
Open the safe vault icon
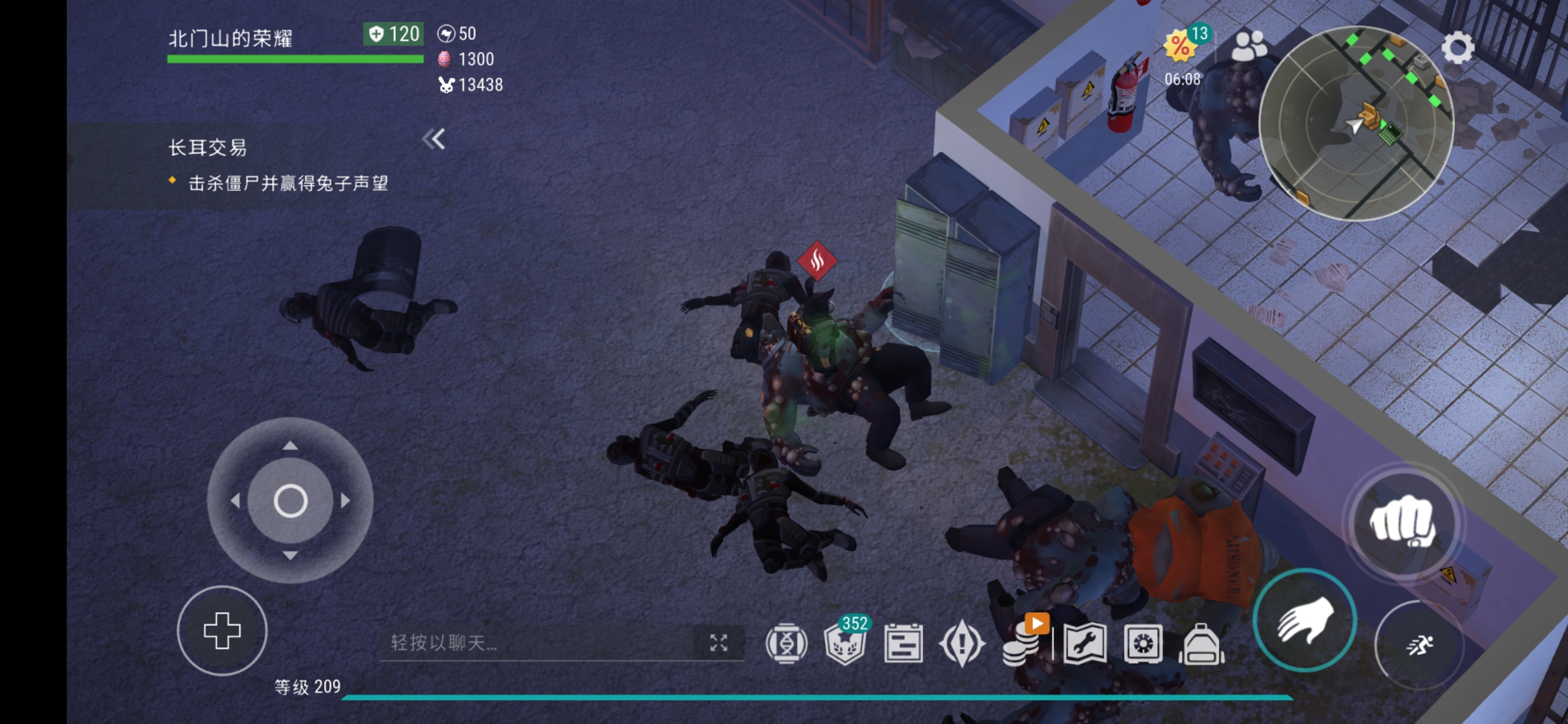coord(1143,644)
